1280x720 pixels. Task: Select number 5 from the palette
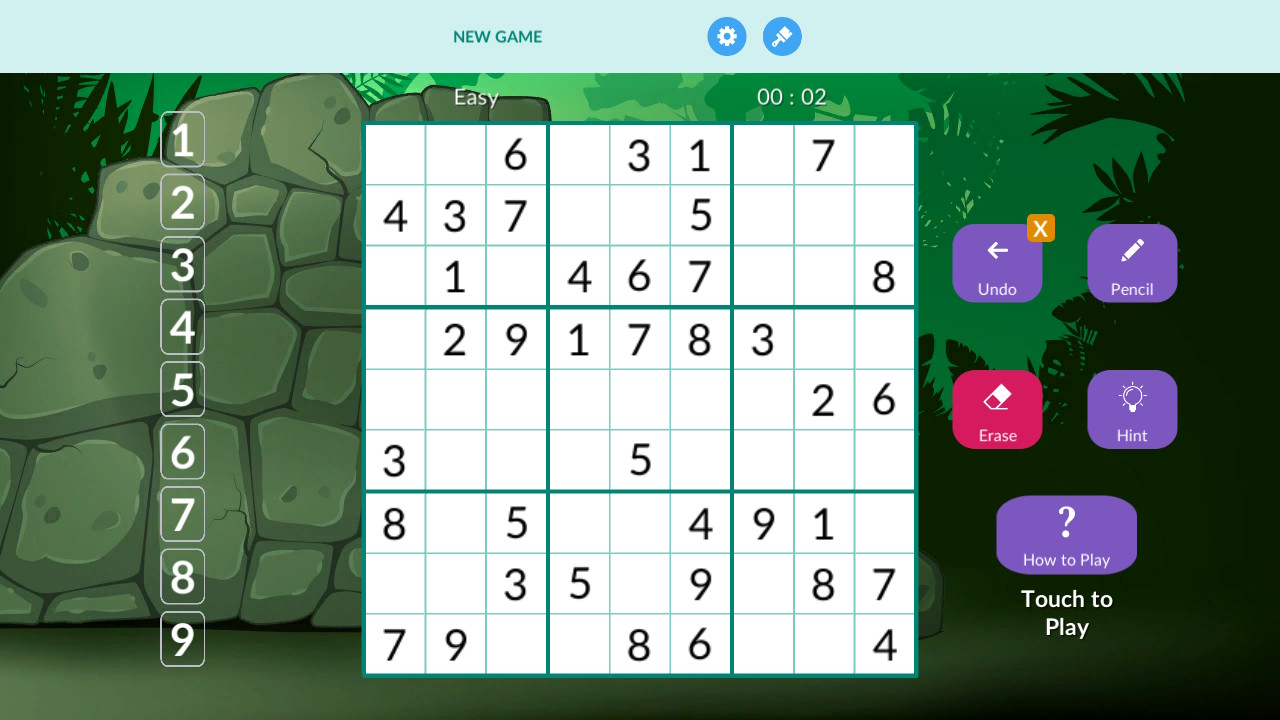click(182, 390)
